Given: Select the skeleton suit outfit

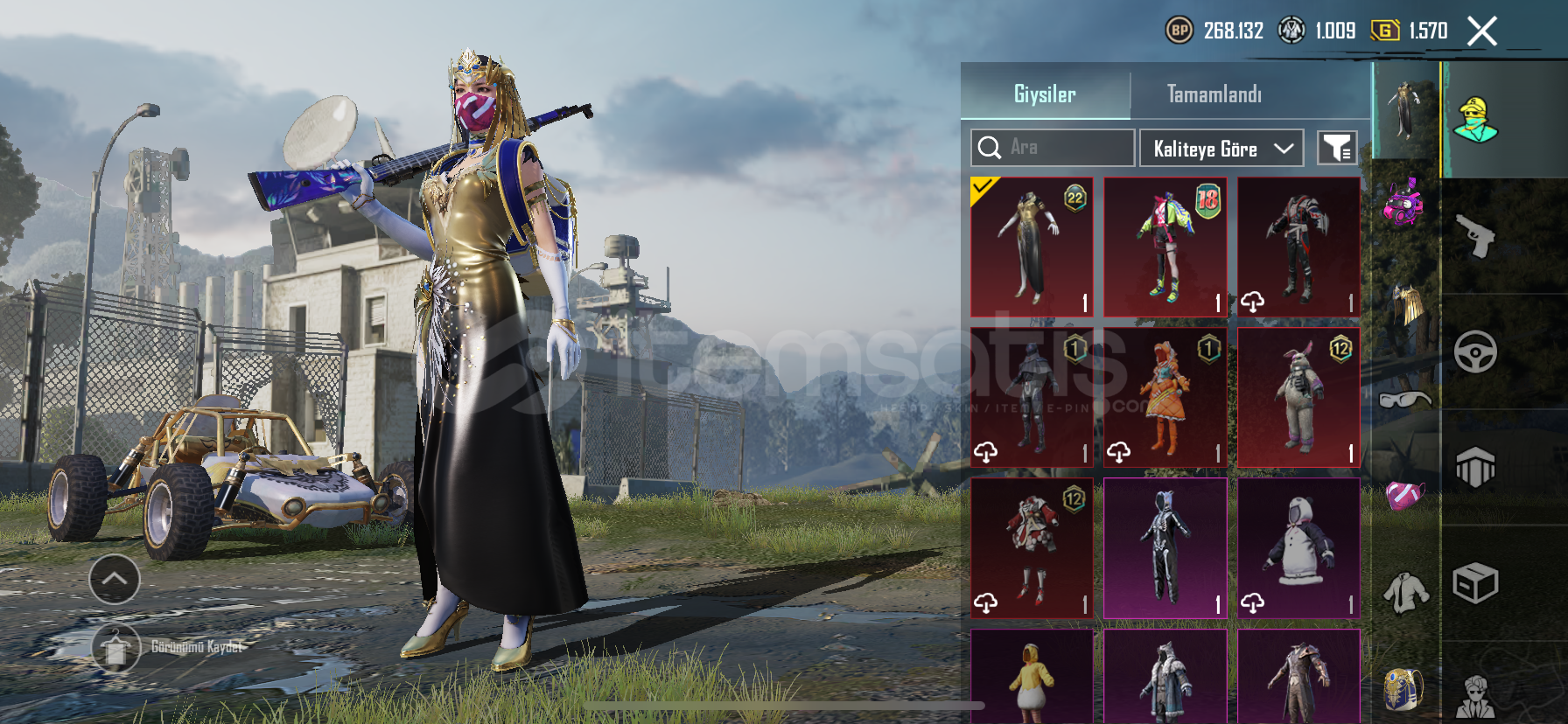Looking at the screenshot, I should [1165, 548].
